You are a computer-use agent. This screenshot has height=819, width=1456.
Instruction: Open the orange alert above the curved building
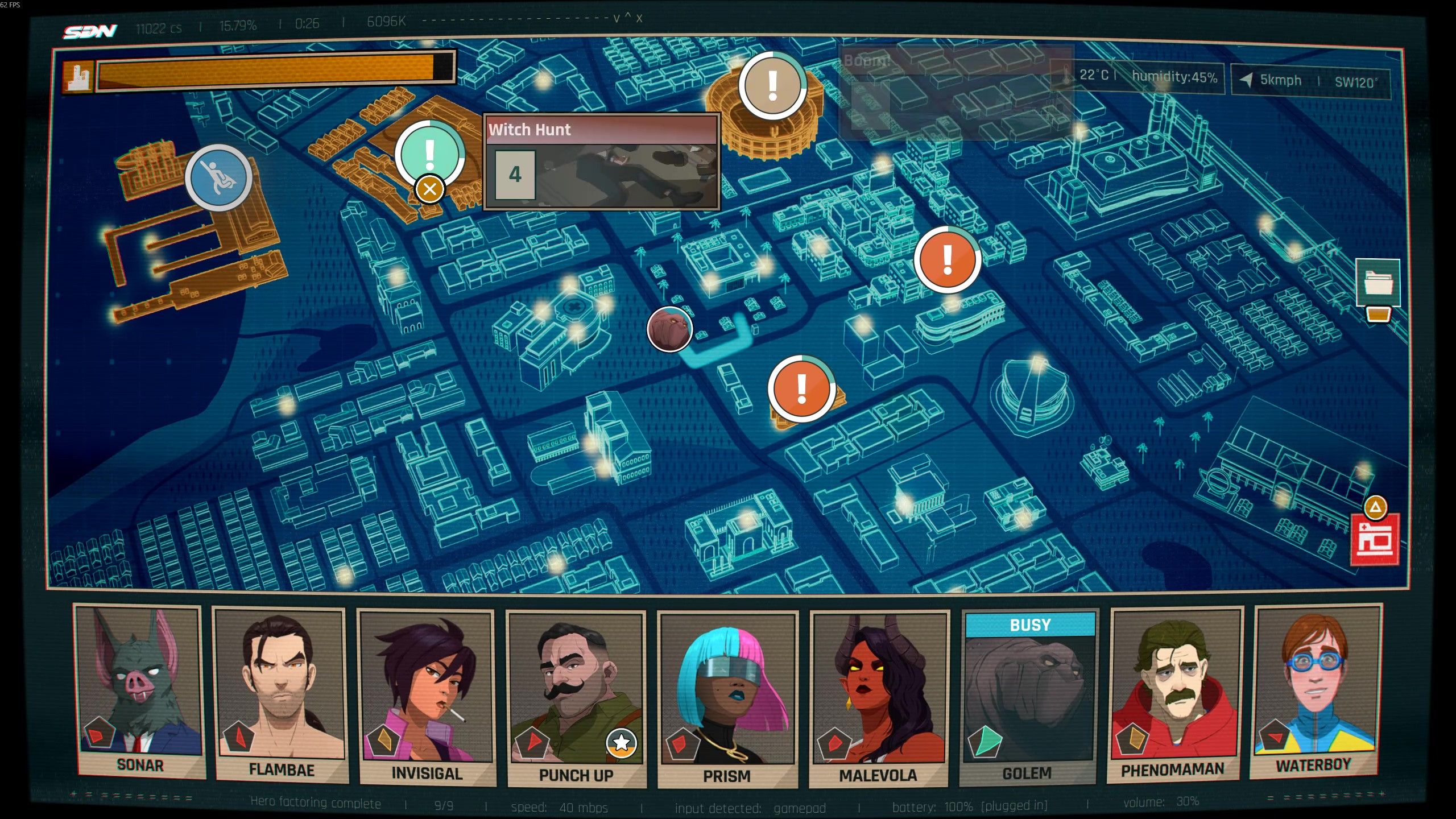click(x=948, y=259)
